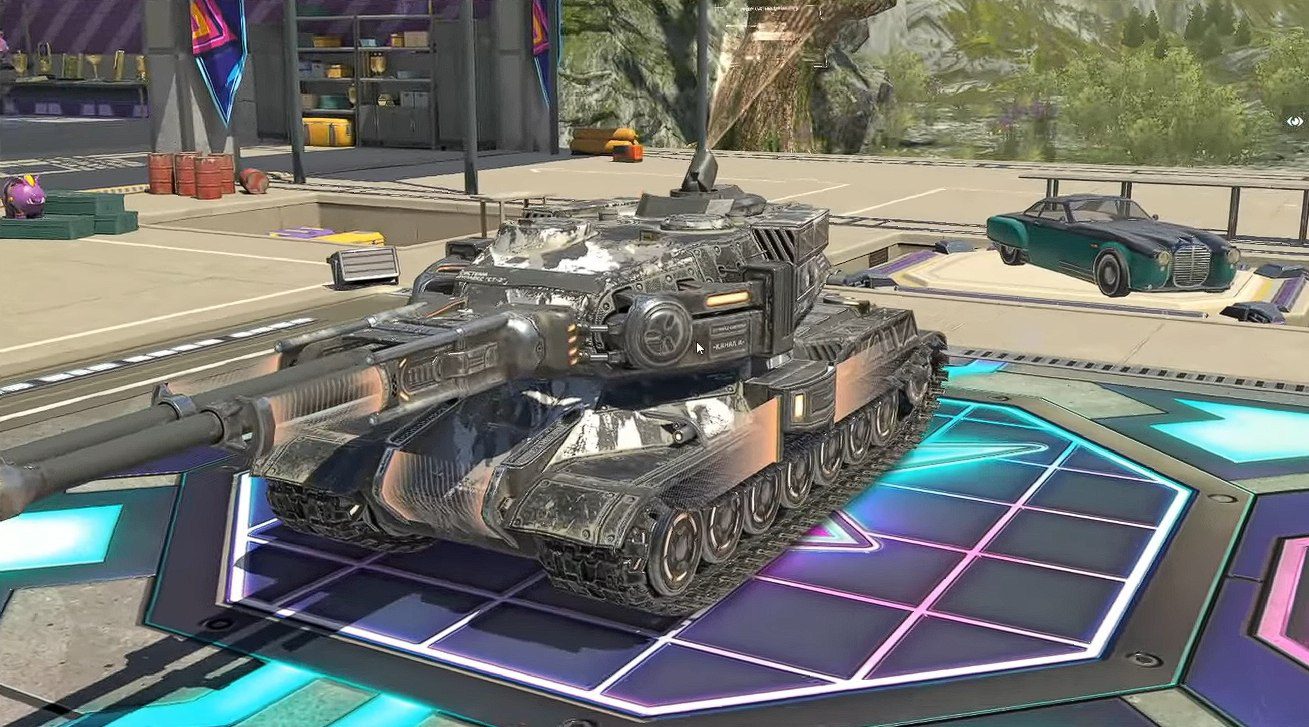Viewport: 1309px width, 727px height.
Task: Toggle the eye icon to show interface
Action: pyautogui.click(x=1296, y=121)
